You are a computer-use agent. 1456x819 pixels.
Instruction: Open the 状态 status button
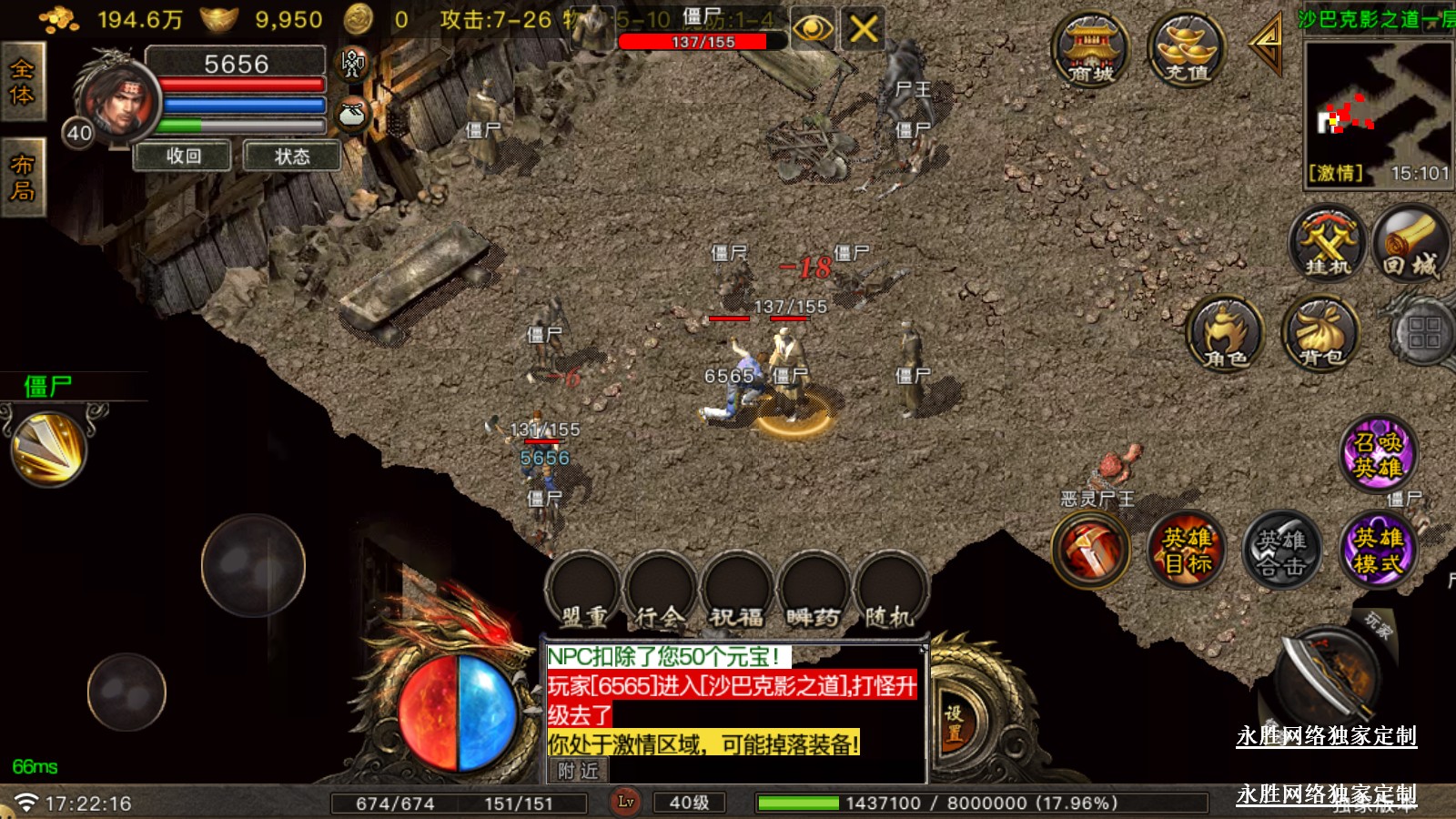[292, 157]
